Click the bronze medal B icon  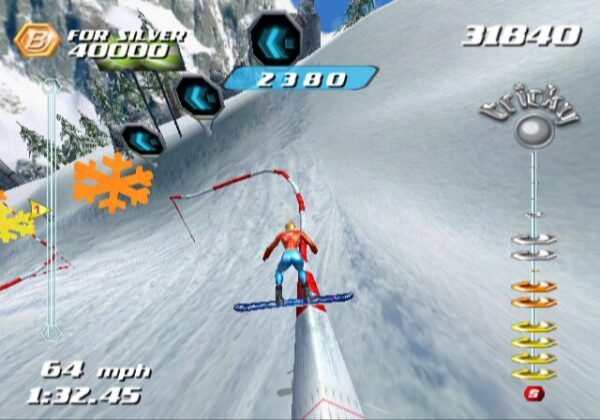[x=37, y=41]
